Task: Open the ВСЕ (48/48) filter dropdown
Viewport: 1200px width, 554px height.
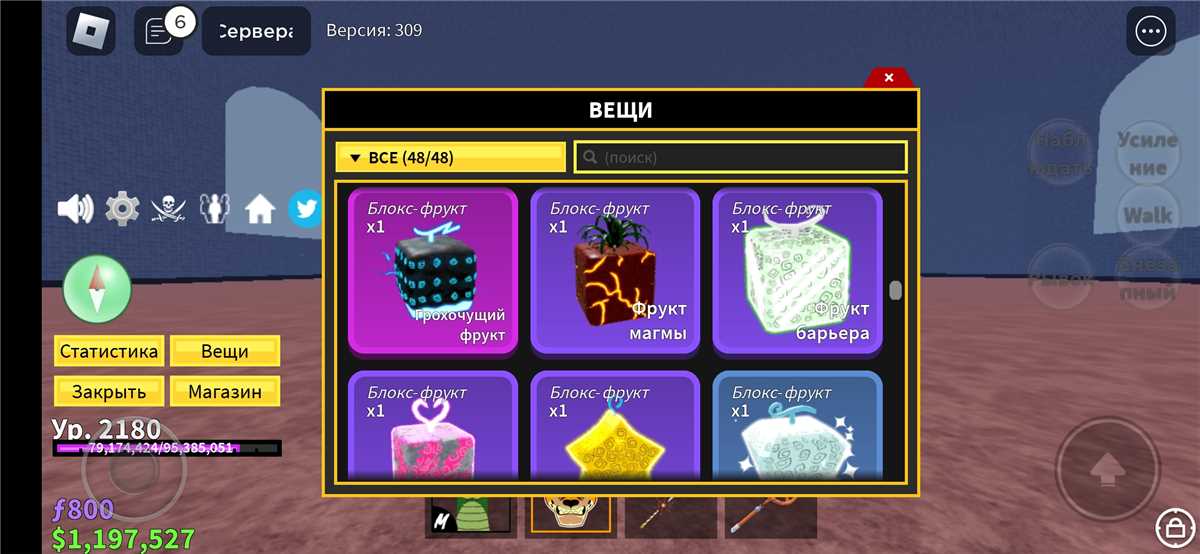Action: tap(451, 158)
